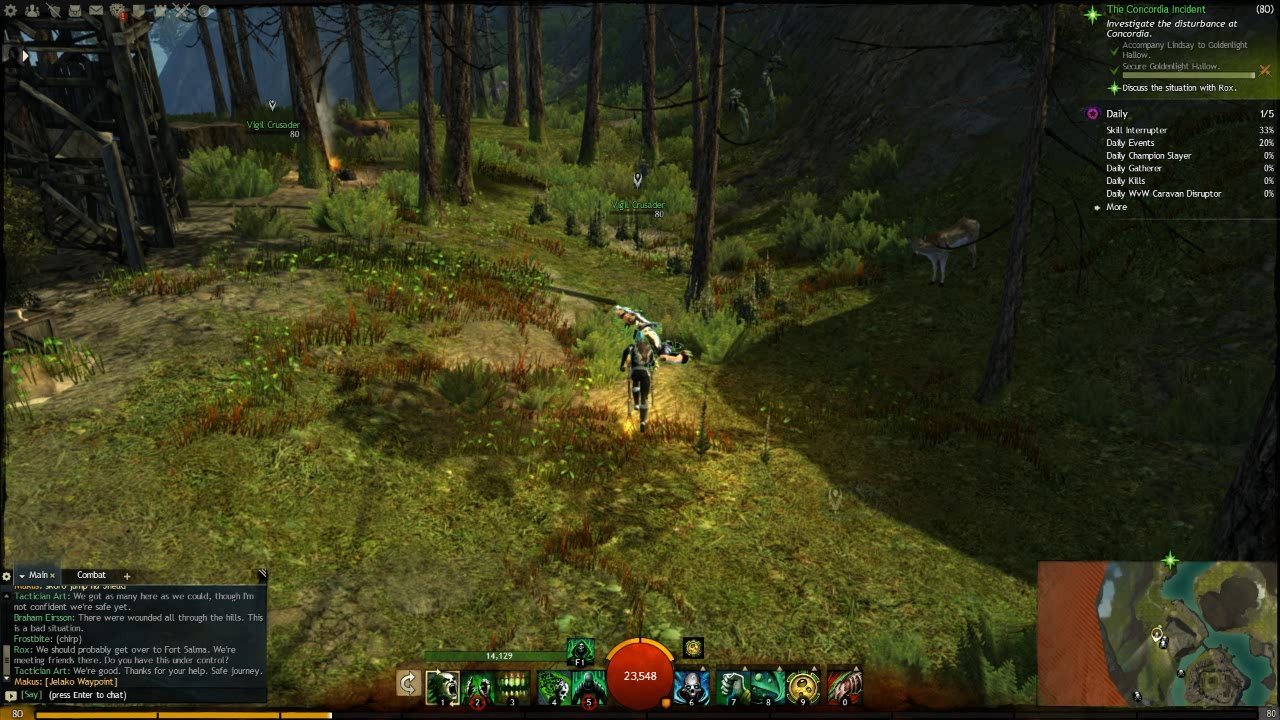
Task: Open the mail envelope icon
Action: click(x=96, y=11)
